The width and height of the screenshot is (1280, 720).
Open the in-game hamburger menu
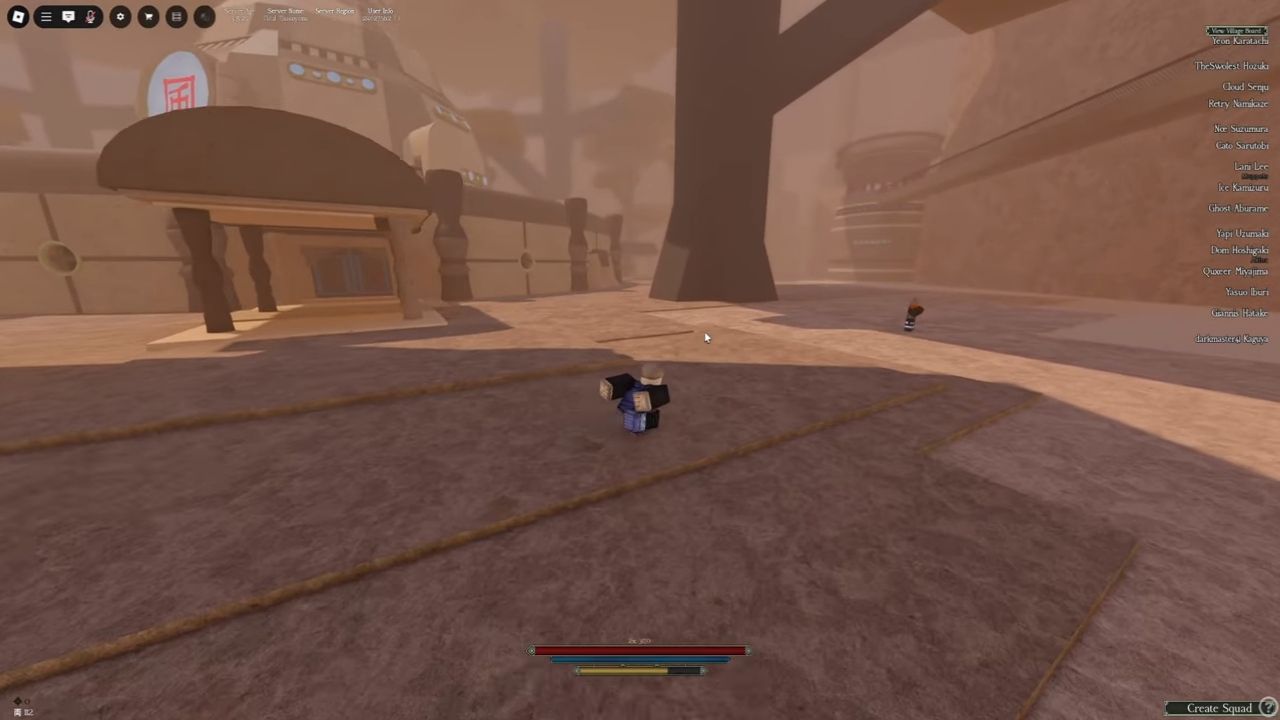[x=45, y=16]
